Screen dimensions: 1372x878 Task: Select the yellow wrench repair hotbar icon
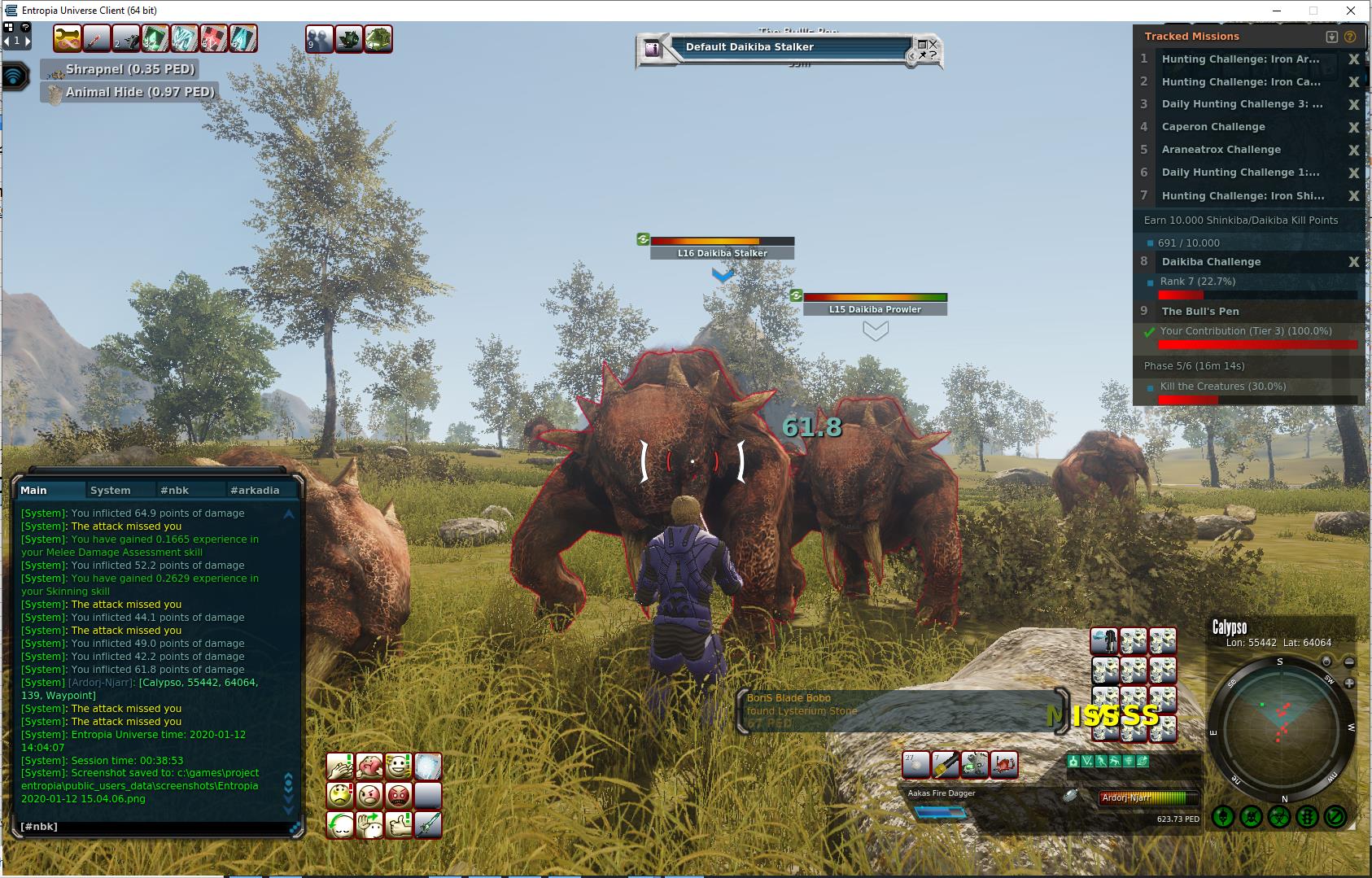[945, 765]
